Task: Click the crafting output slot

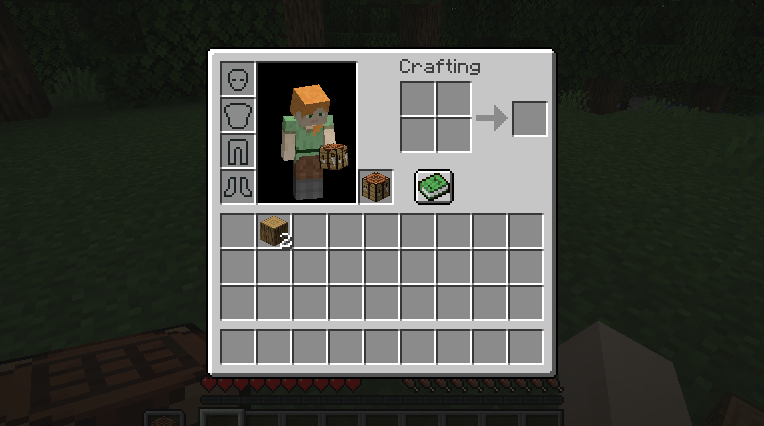Action: tap(529, 119)
